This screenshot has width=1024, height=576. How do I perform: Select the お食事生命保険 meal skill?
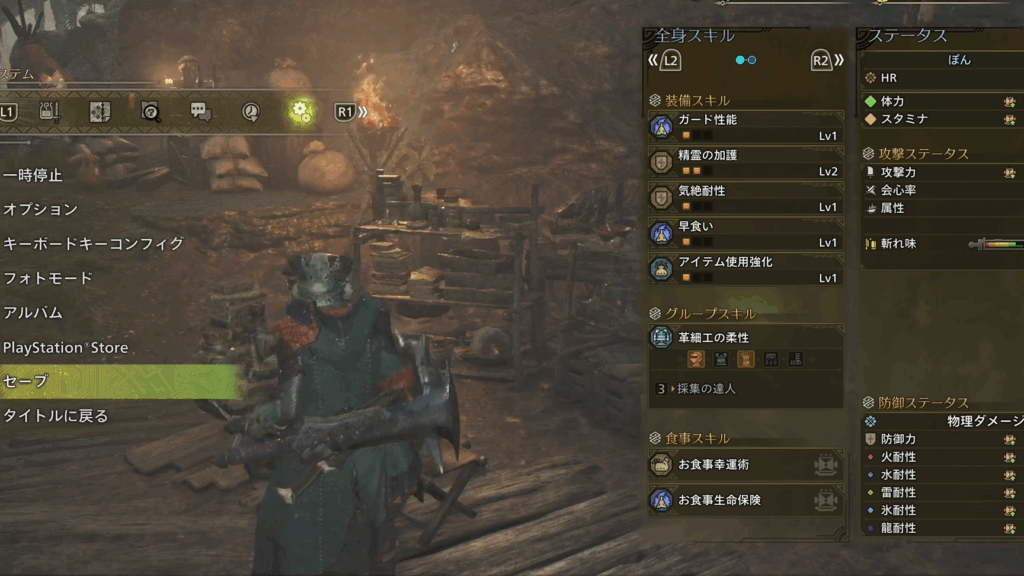click(x=745, y=499)
